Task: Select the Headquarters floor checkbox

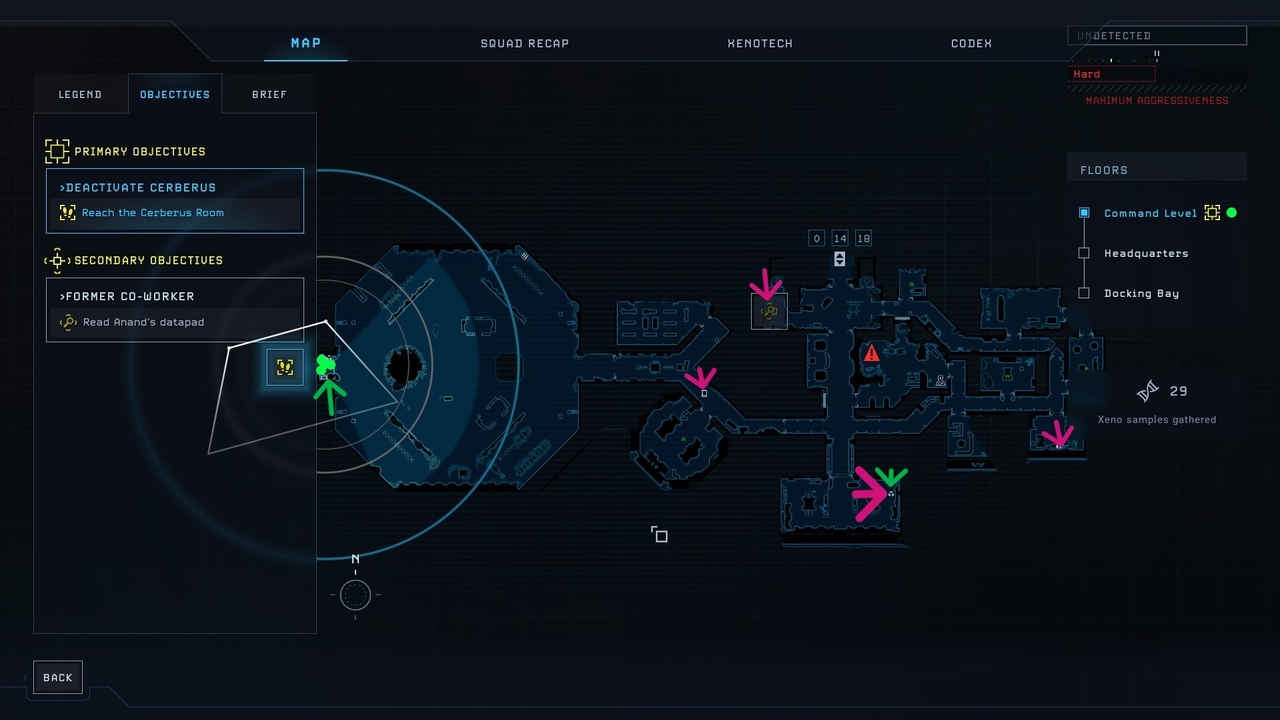Action: pos(1084,253)
